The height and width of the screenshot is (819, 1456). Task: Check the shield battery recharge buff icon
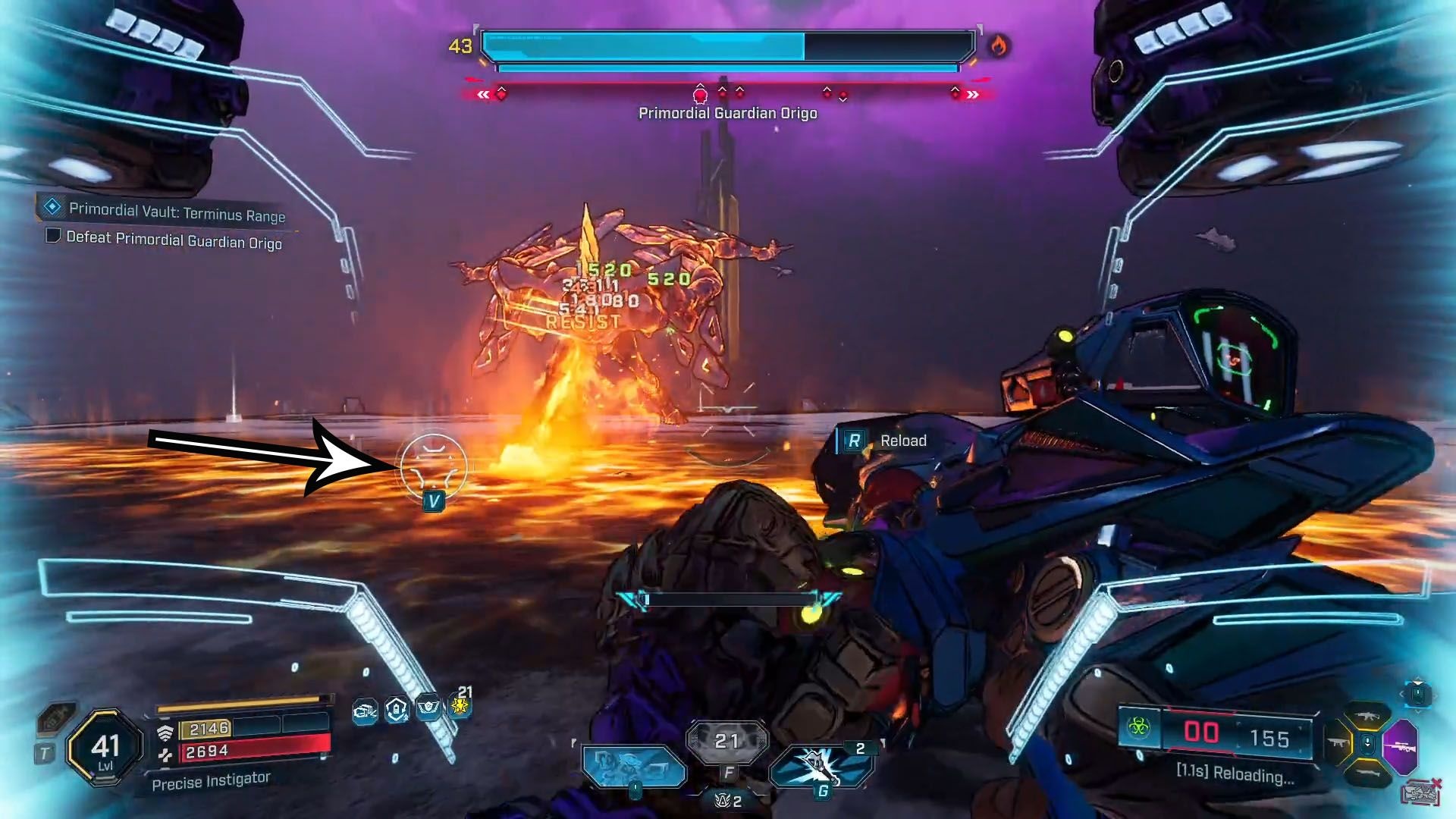[x=397, y=710]
